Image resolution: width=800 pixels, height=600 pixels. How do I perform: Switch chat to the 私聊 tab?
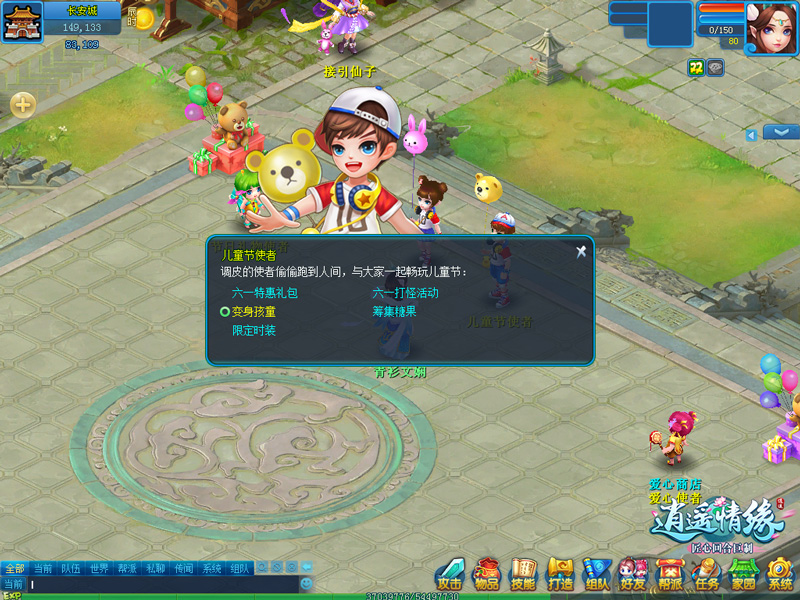tap(156, 568)
